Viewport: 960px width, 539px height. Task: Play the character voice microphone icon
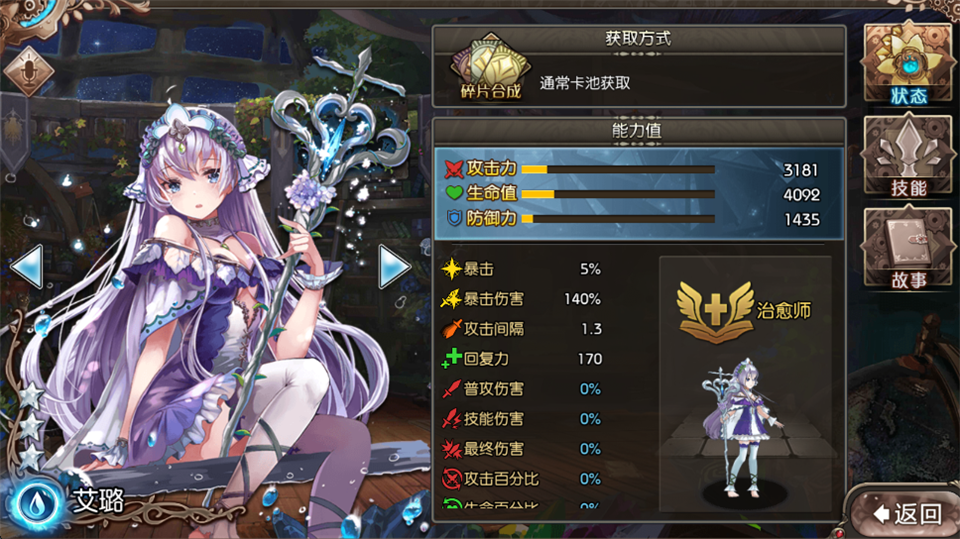click(29, 70)
